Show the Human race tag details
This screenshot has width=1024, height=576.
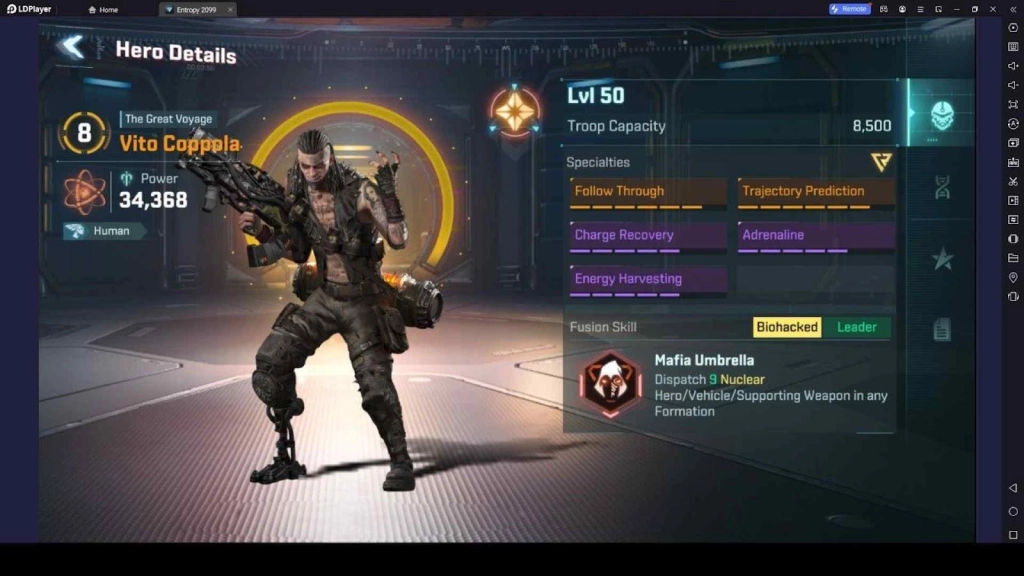point(105,231)
